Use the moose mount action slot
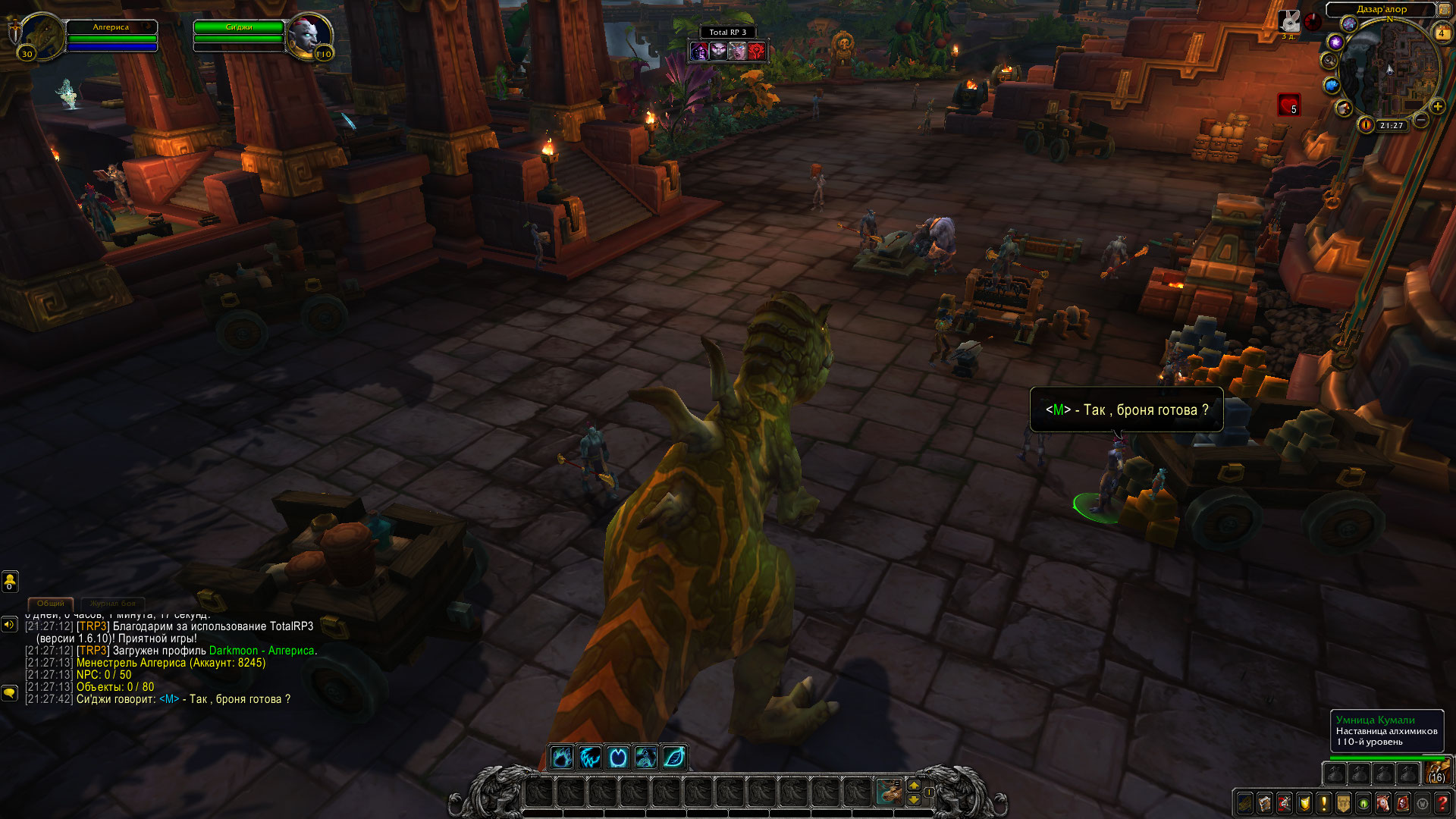Image resolution: width=1456 pixels, height=819 pixels. coord(889,791)
